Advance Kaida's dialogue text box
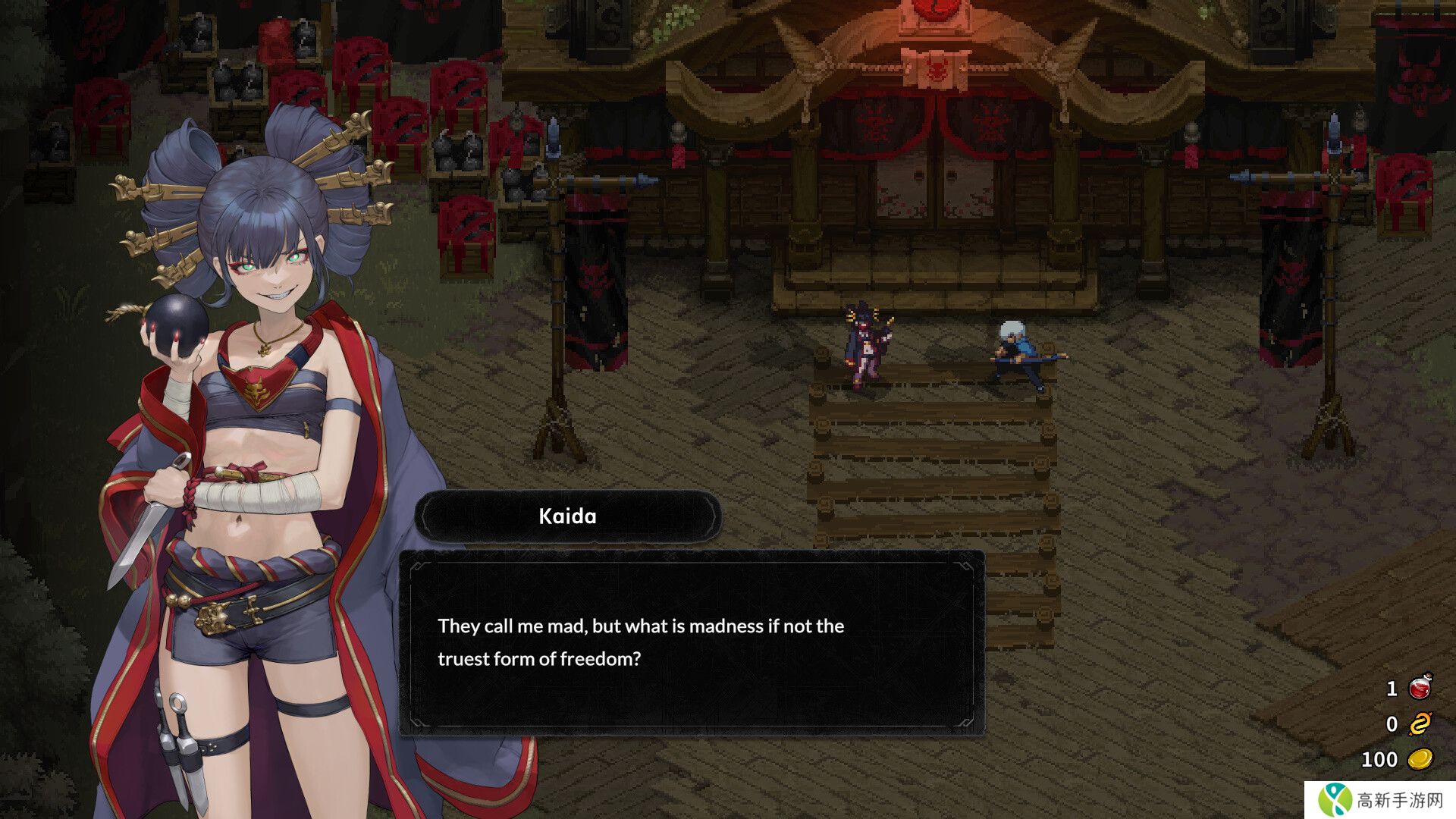Screen dimensions: 1456x819 pyautogui.click(x=692, y=643)
